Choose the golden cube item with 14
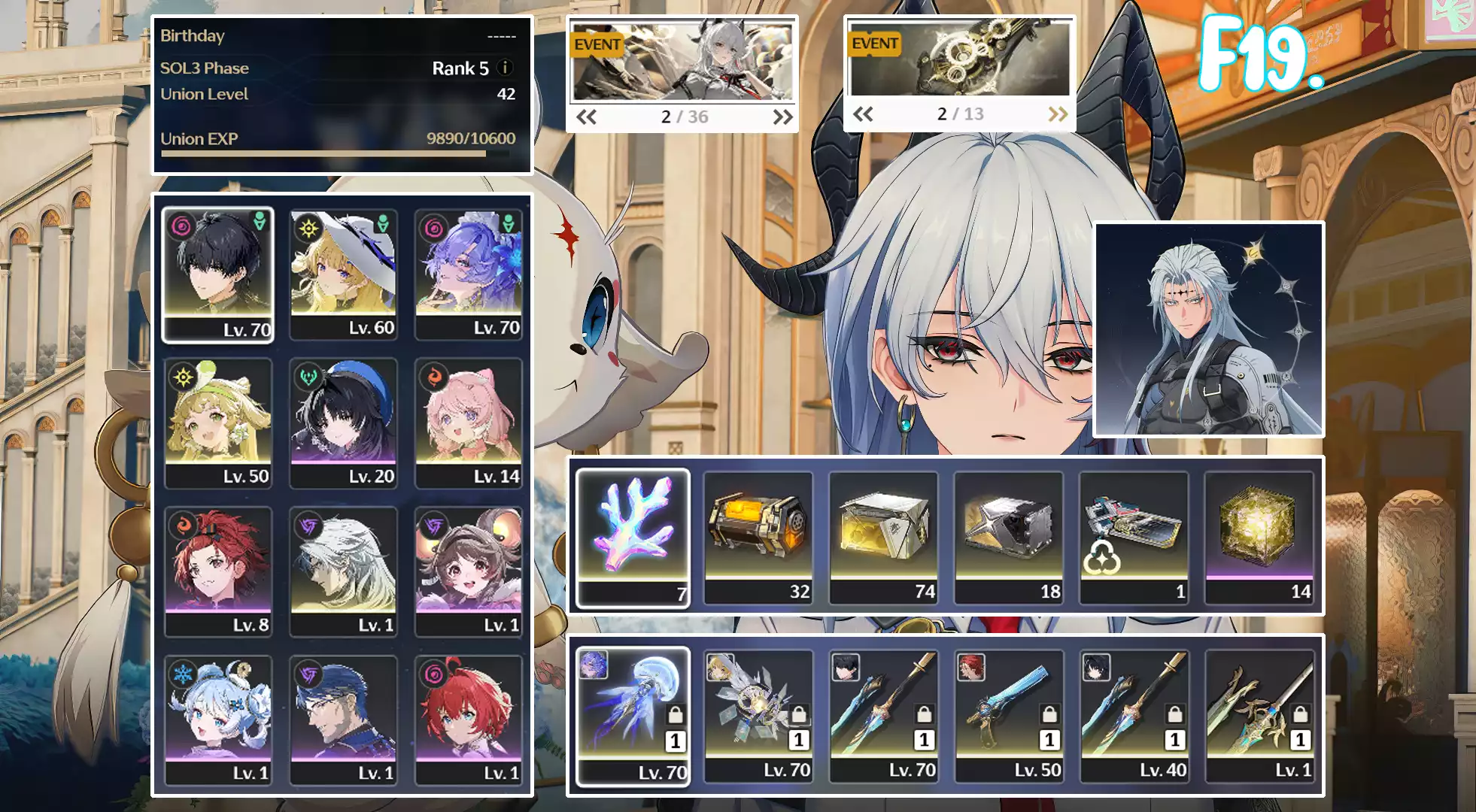Viewport: 1476px width, 812px height. tap(1259, 538)
